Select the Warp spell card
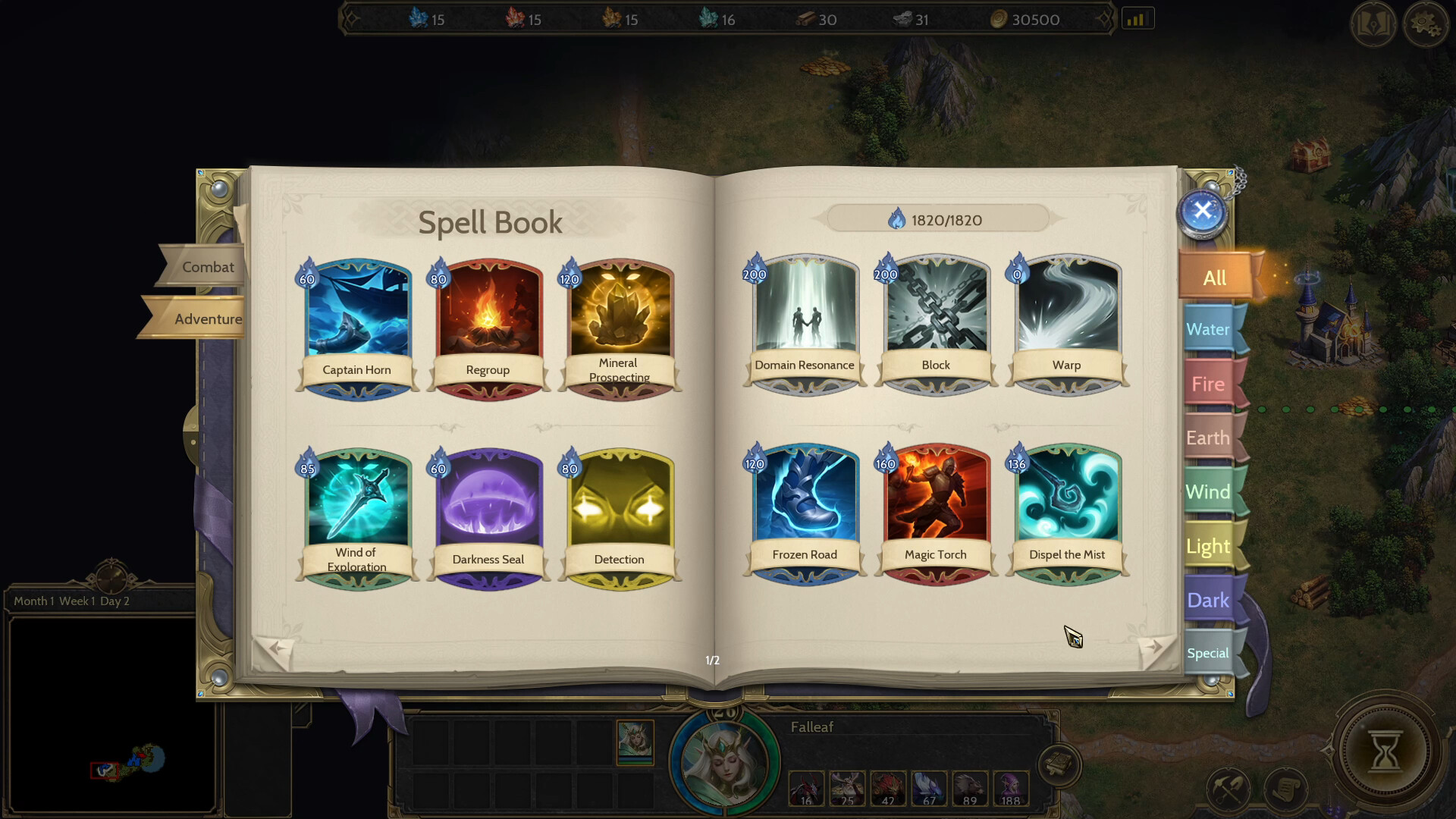The height and width of the screenshot is (819, 1456). tap(1066, 318)
